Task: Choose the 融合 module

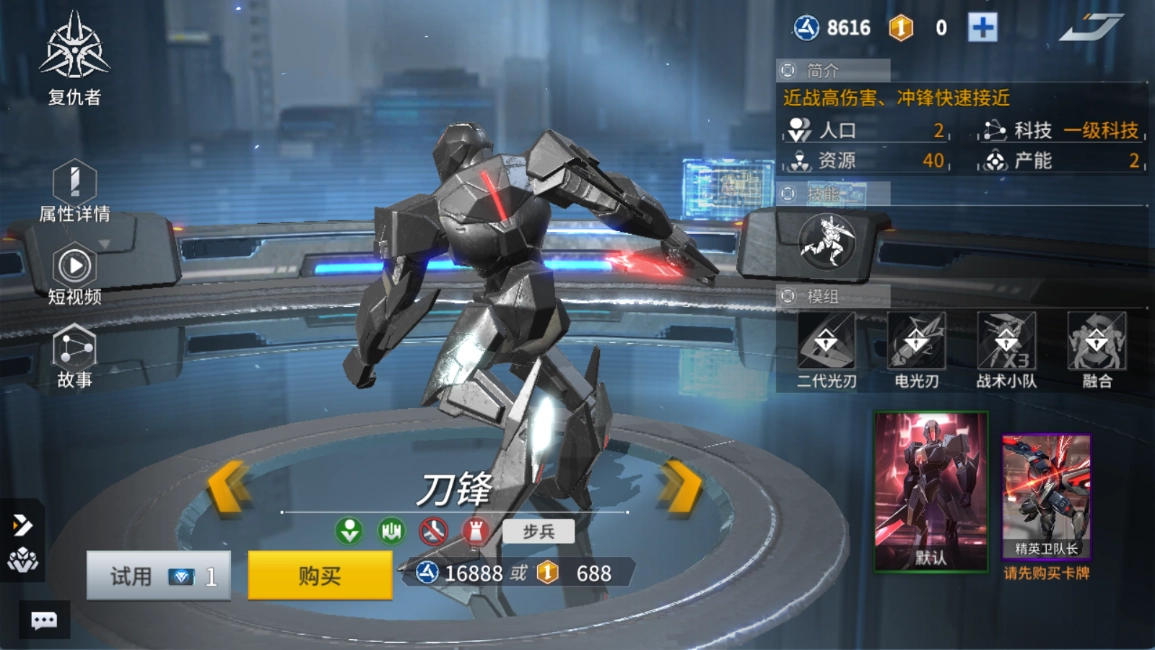Action: click(x=1096, y=350)
